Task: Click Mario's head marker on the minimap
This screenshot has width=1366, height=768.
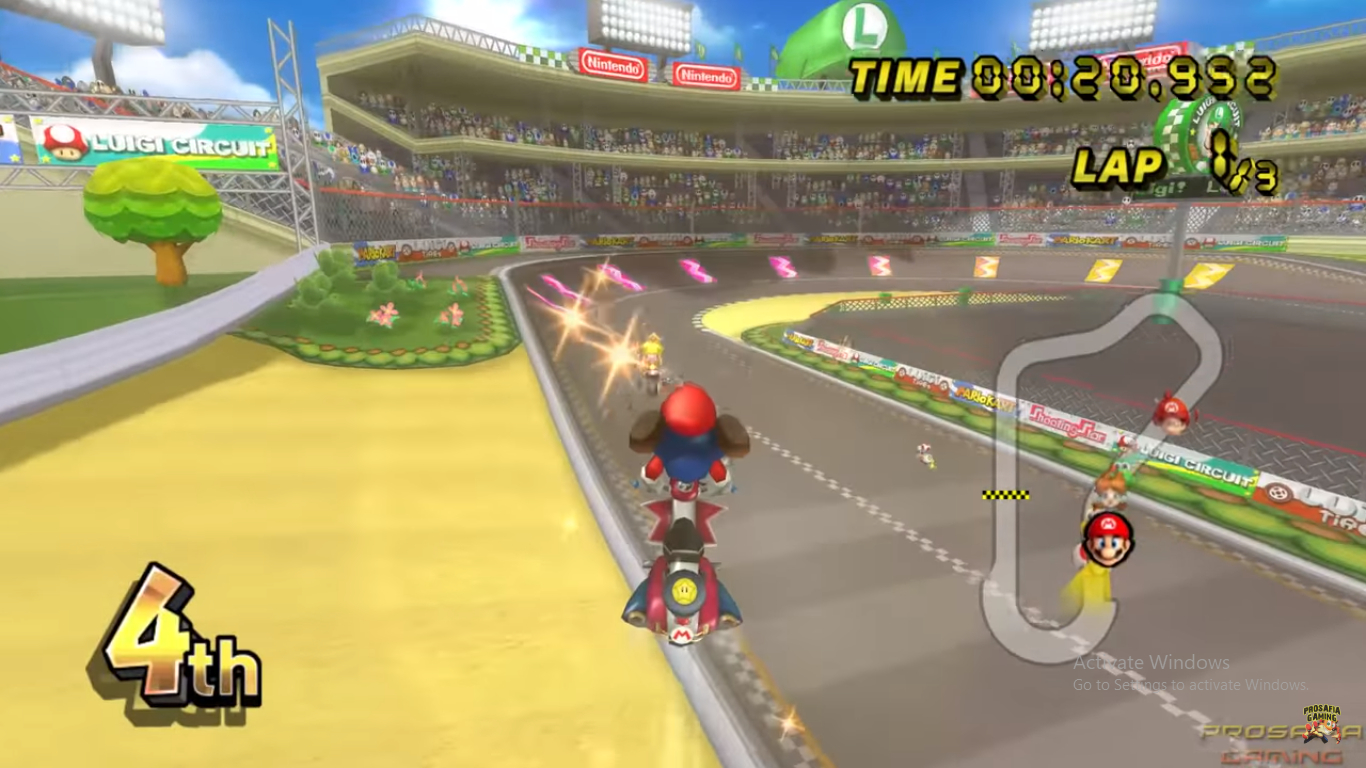Action: (1106, 539)
